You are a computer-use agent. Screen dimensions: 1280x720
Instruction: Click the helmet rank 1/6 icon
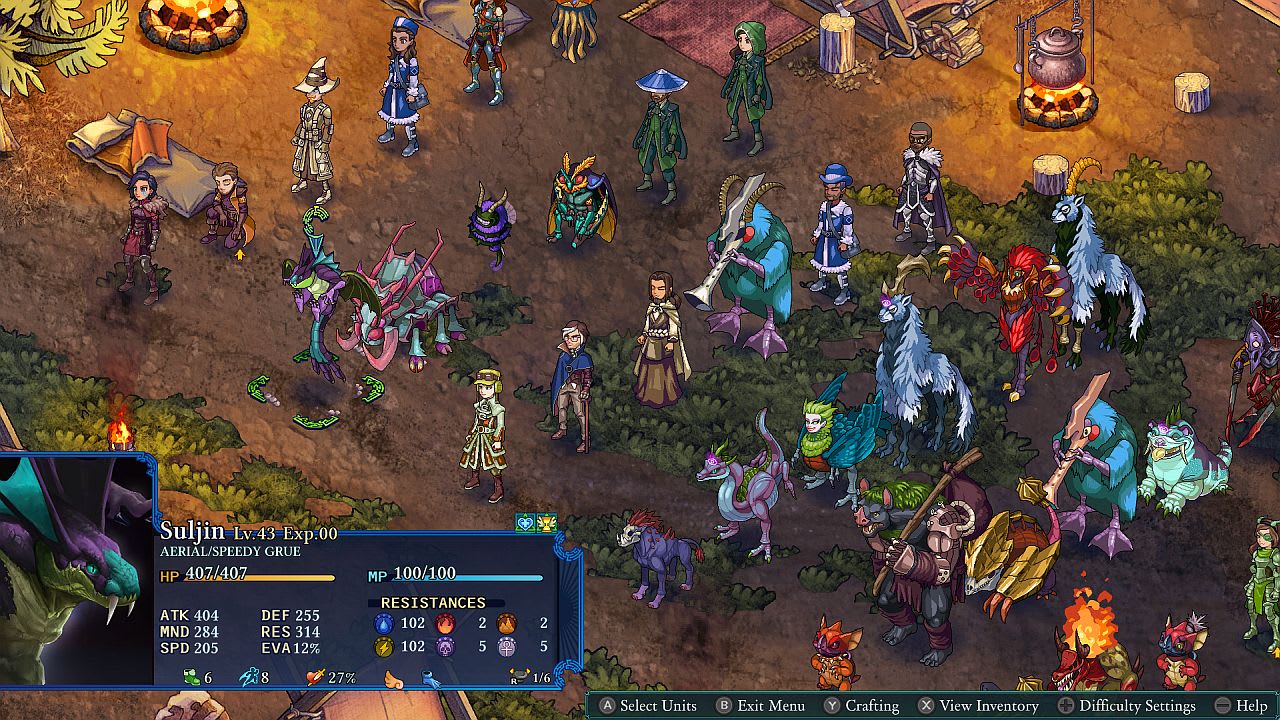(519, 674)
